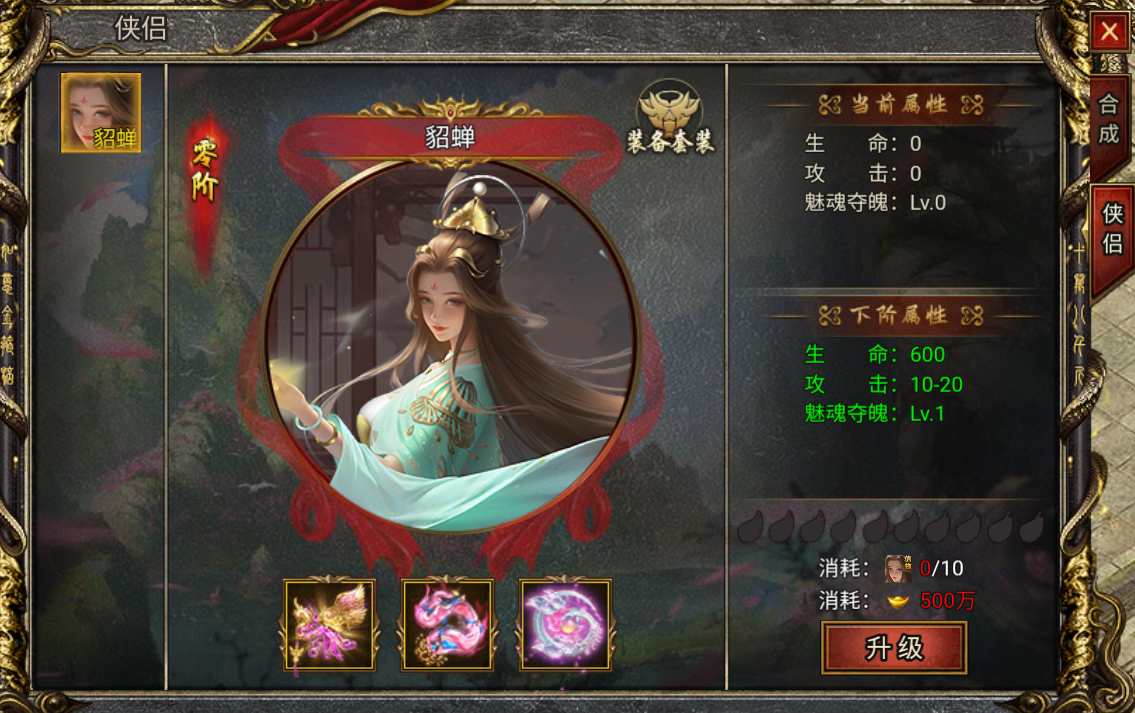Click the 升级 upgrade button

(x=894, y=648)
